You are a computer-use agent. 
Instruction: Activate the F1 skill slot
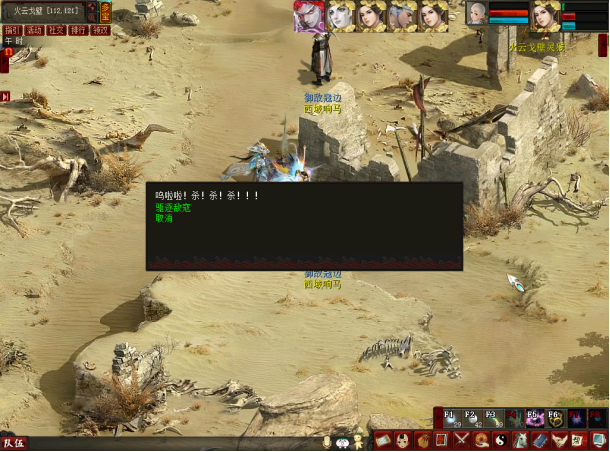click(x=451, y=418)
